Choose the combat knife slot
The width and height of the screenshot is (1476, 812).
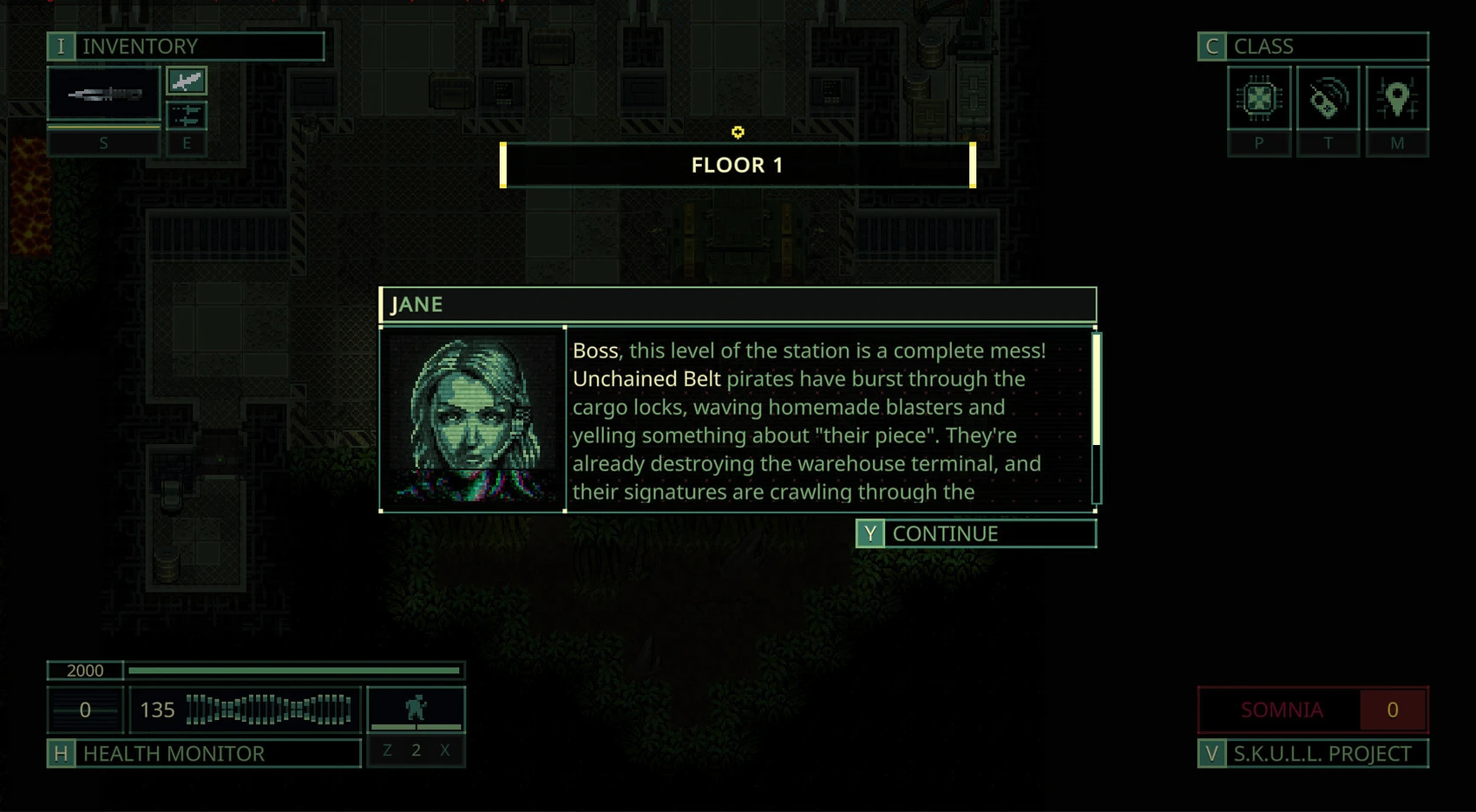pos(187,82)
